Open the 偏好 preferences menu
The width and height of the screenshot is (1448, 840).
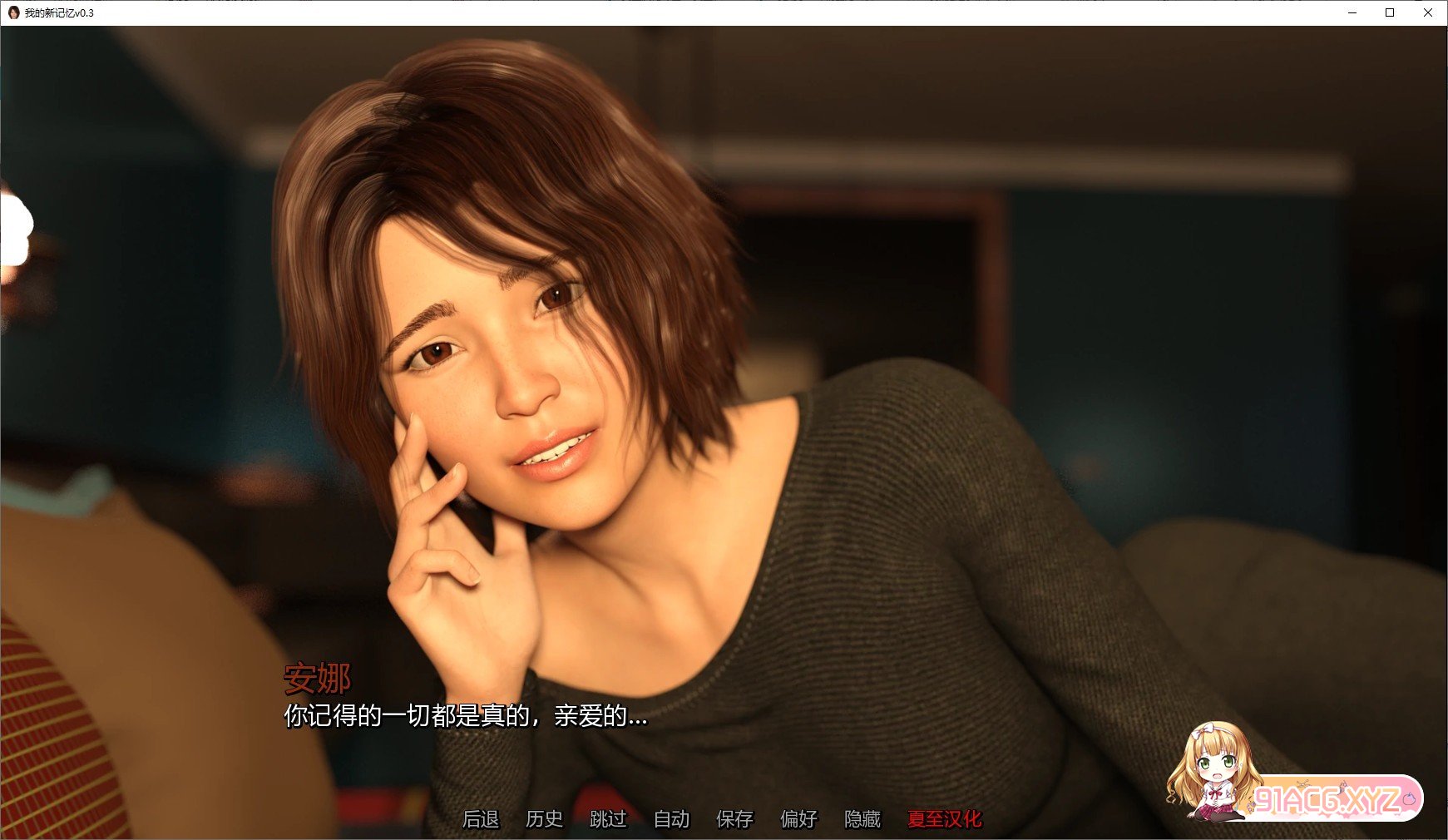click(x=798, y=819)
